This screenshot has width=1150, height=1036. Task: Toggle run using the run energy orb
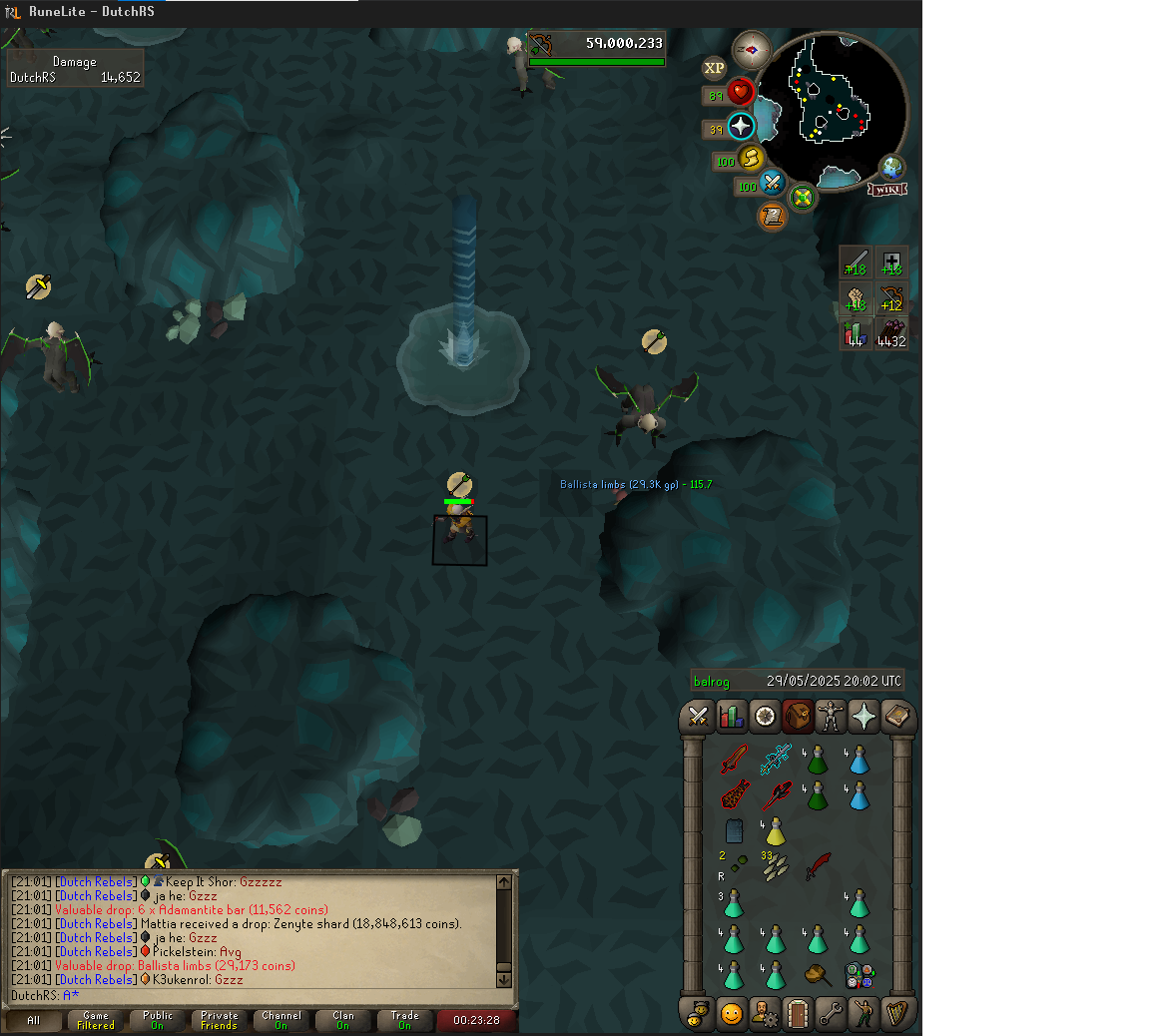point(751,159)
